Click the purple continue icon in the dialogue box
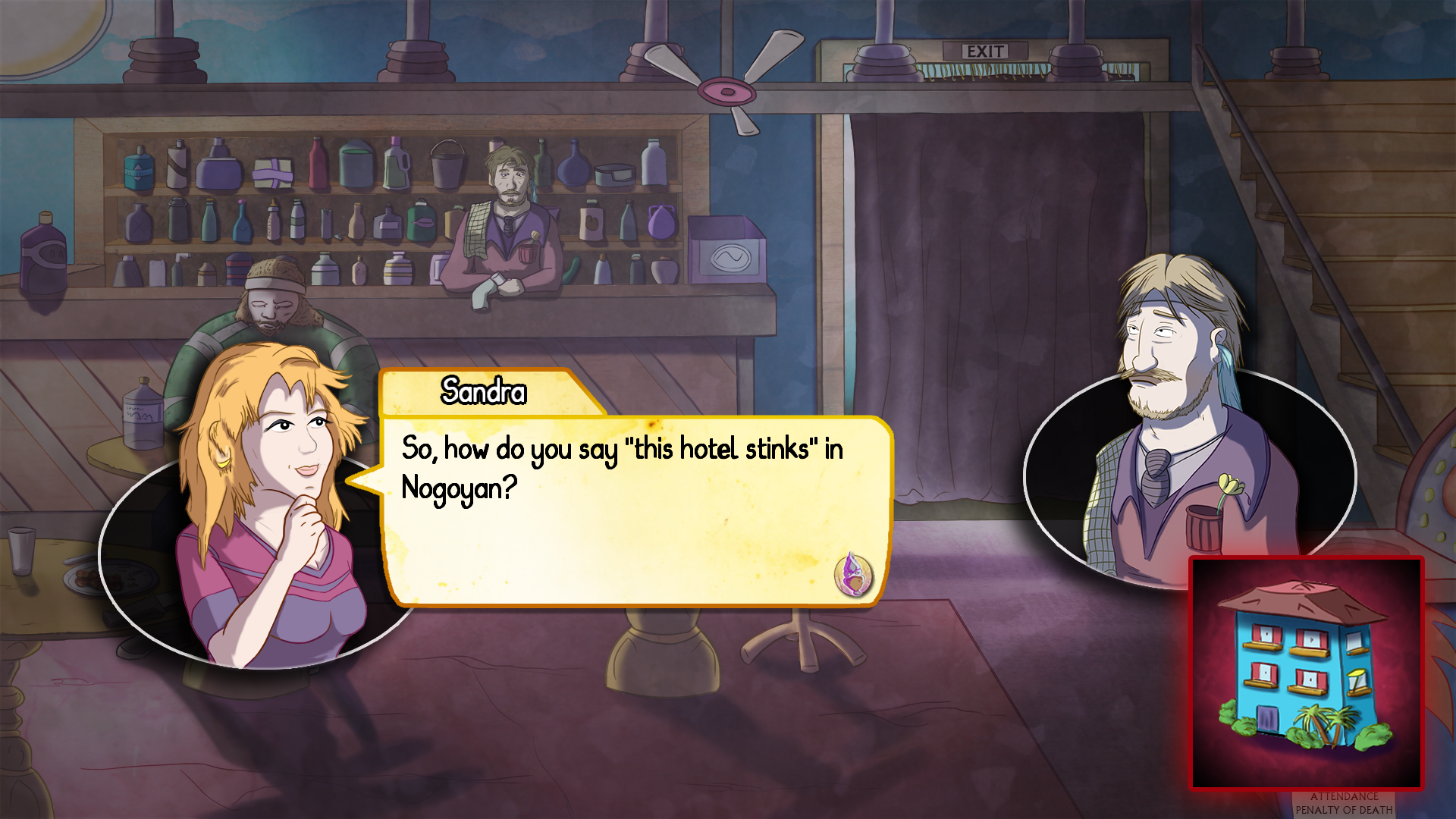 click(x=853, y=574)
